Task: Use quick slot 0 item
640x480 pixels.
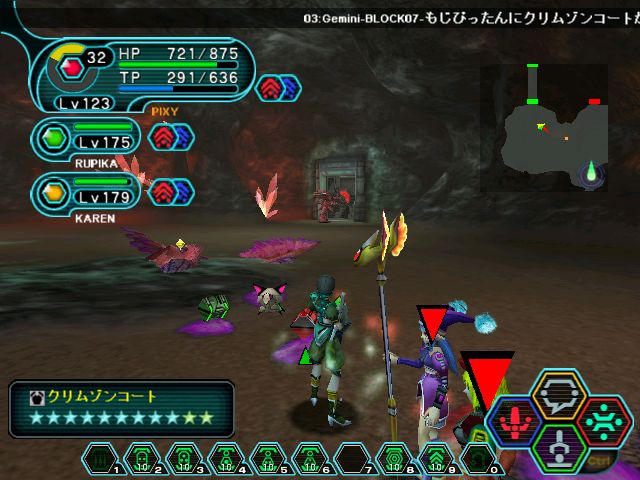Action: [x=477, y=458]
